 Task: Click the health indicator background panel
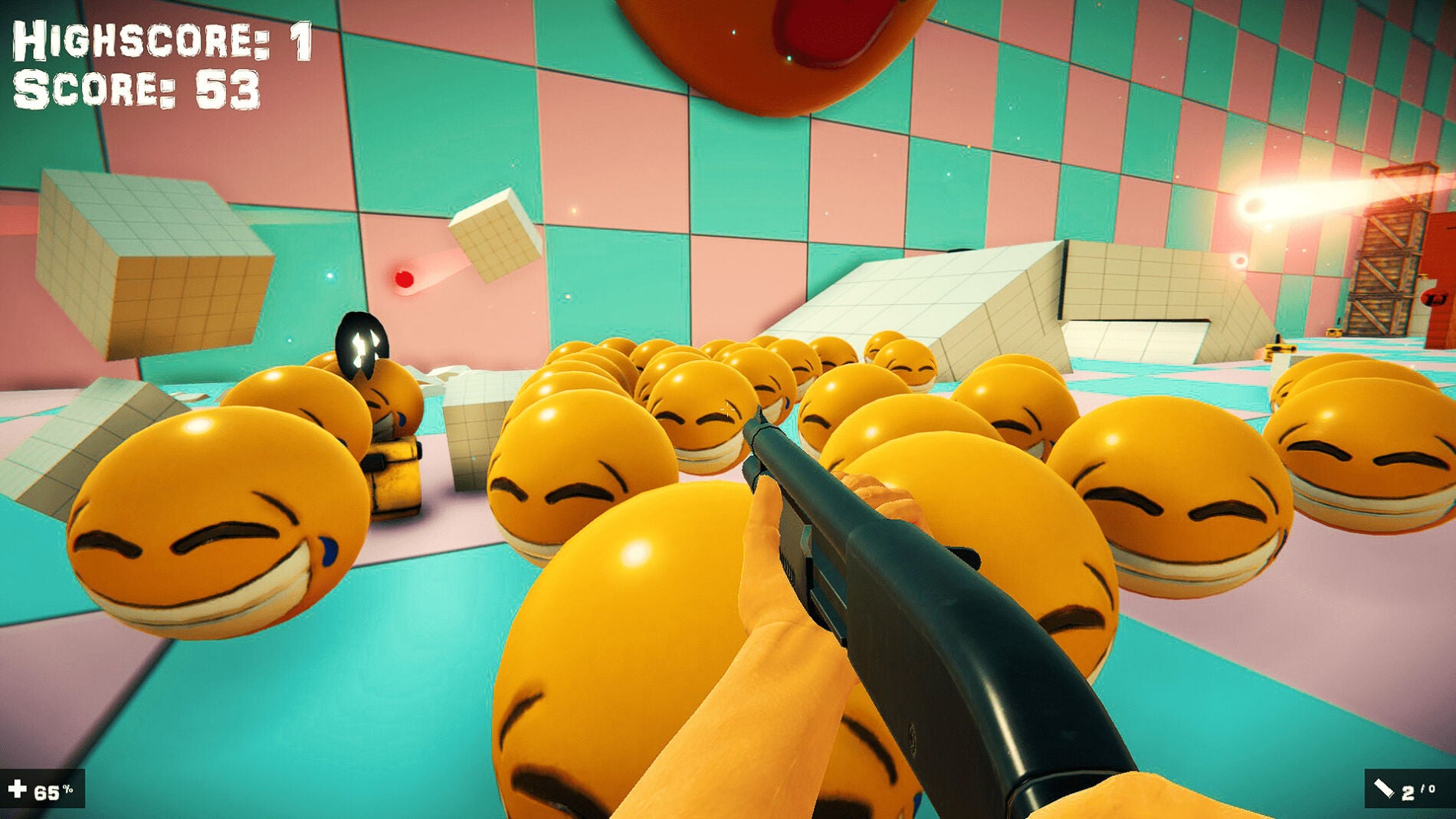(x=42, y=789)
